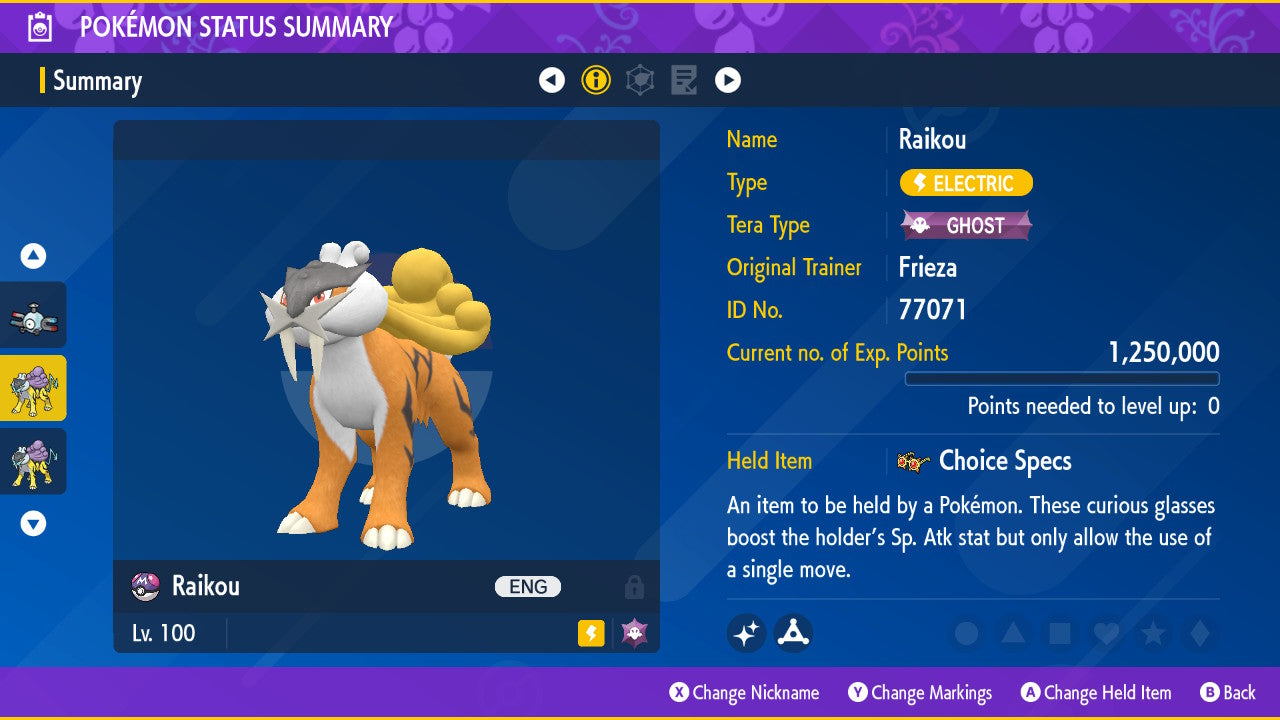Viewport: 1280px width, 720px height.
Task: Choose Change Nickname option
Action: 745,692
